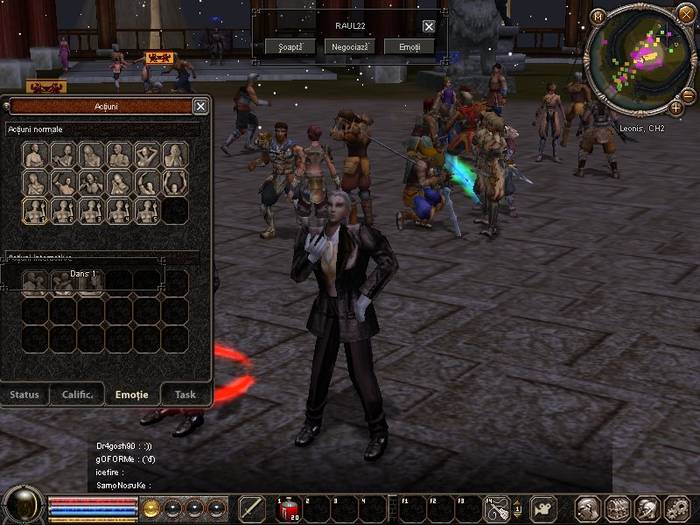Zoom in the minimap with plus button

pos(676,107)
